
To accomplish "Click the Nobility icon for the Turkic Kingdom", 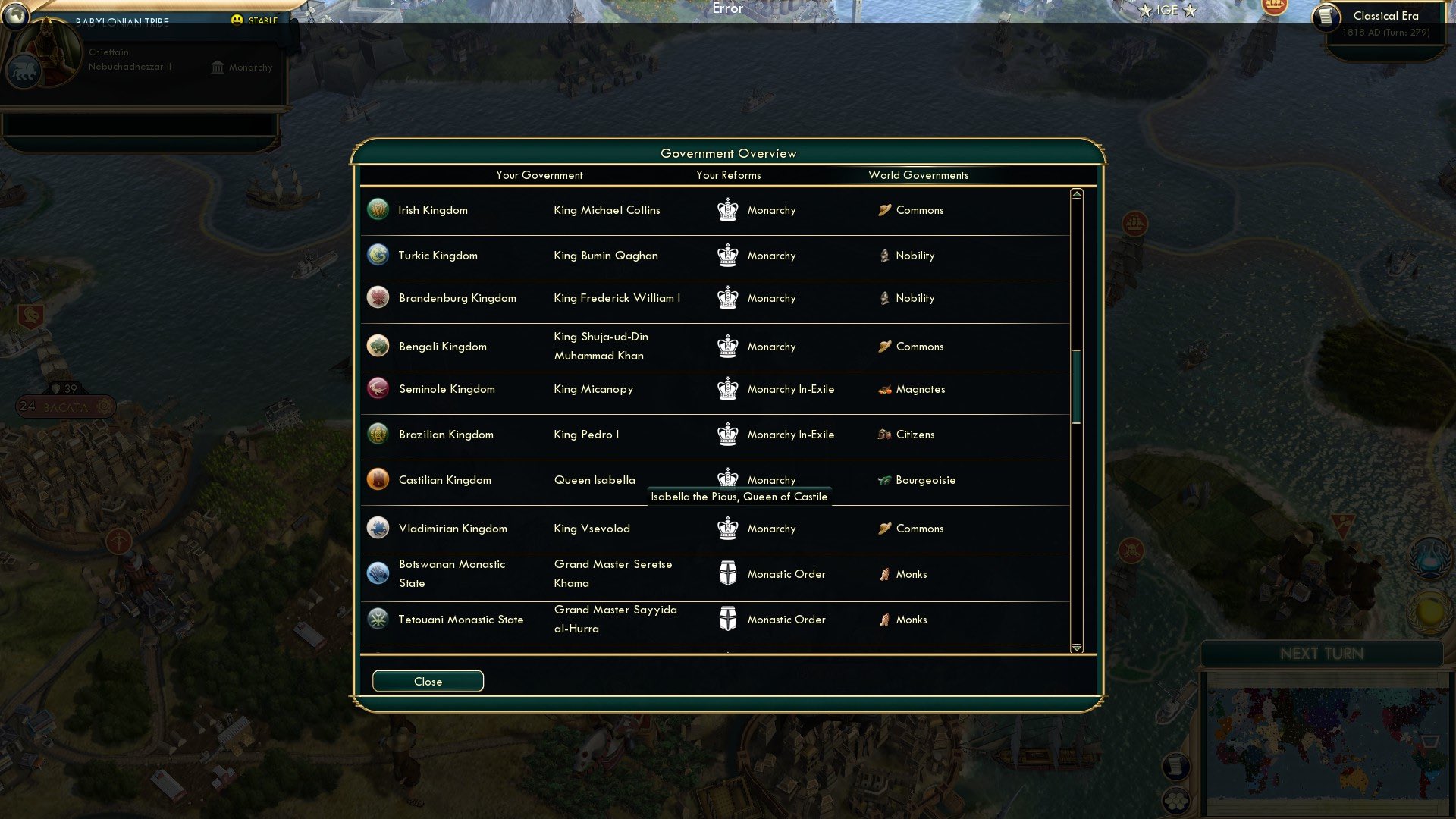I will tap(884, 256).
